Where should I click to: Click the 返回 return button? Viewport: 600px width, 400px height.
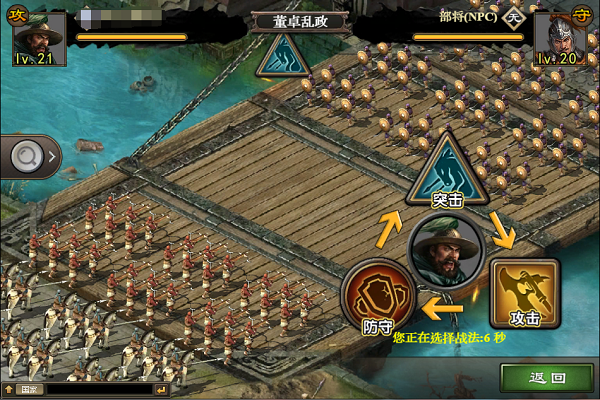click(547, 378)
